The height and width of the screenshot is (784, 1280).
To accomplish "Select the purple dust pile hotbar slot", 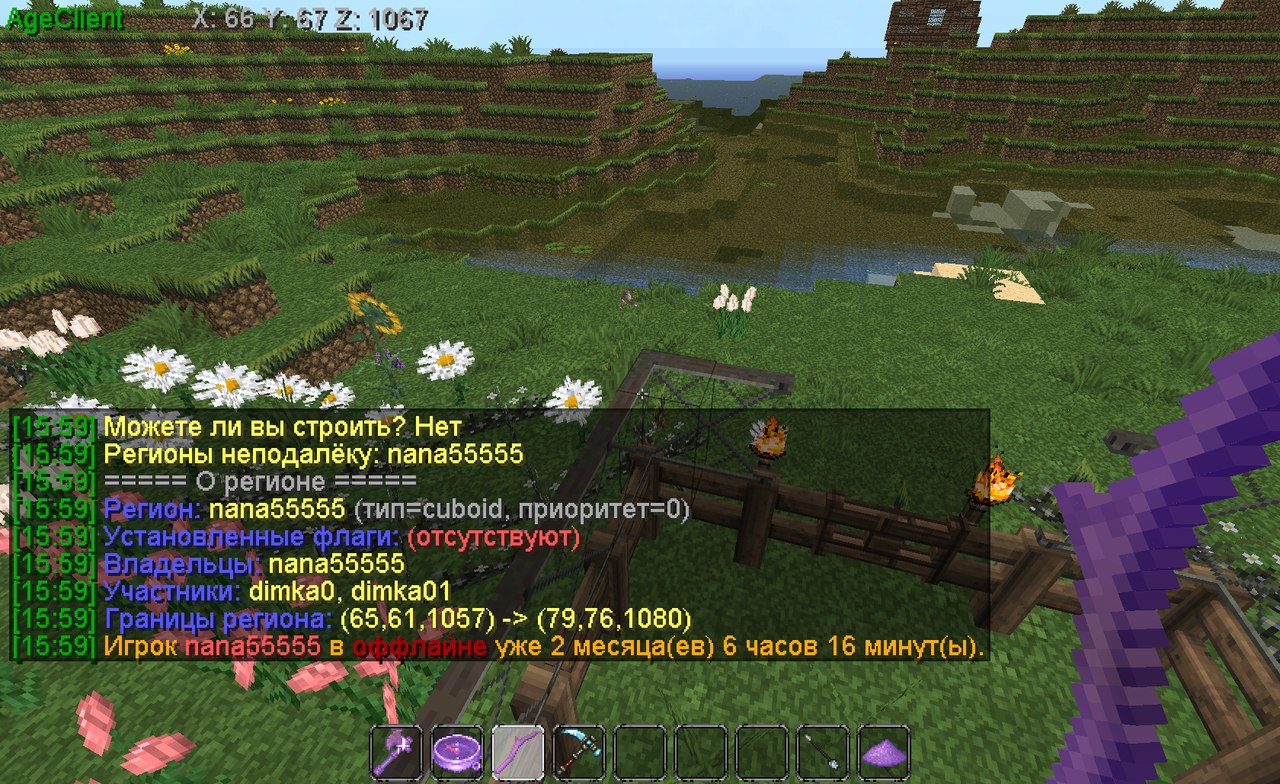I will click(884, 750).
